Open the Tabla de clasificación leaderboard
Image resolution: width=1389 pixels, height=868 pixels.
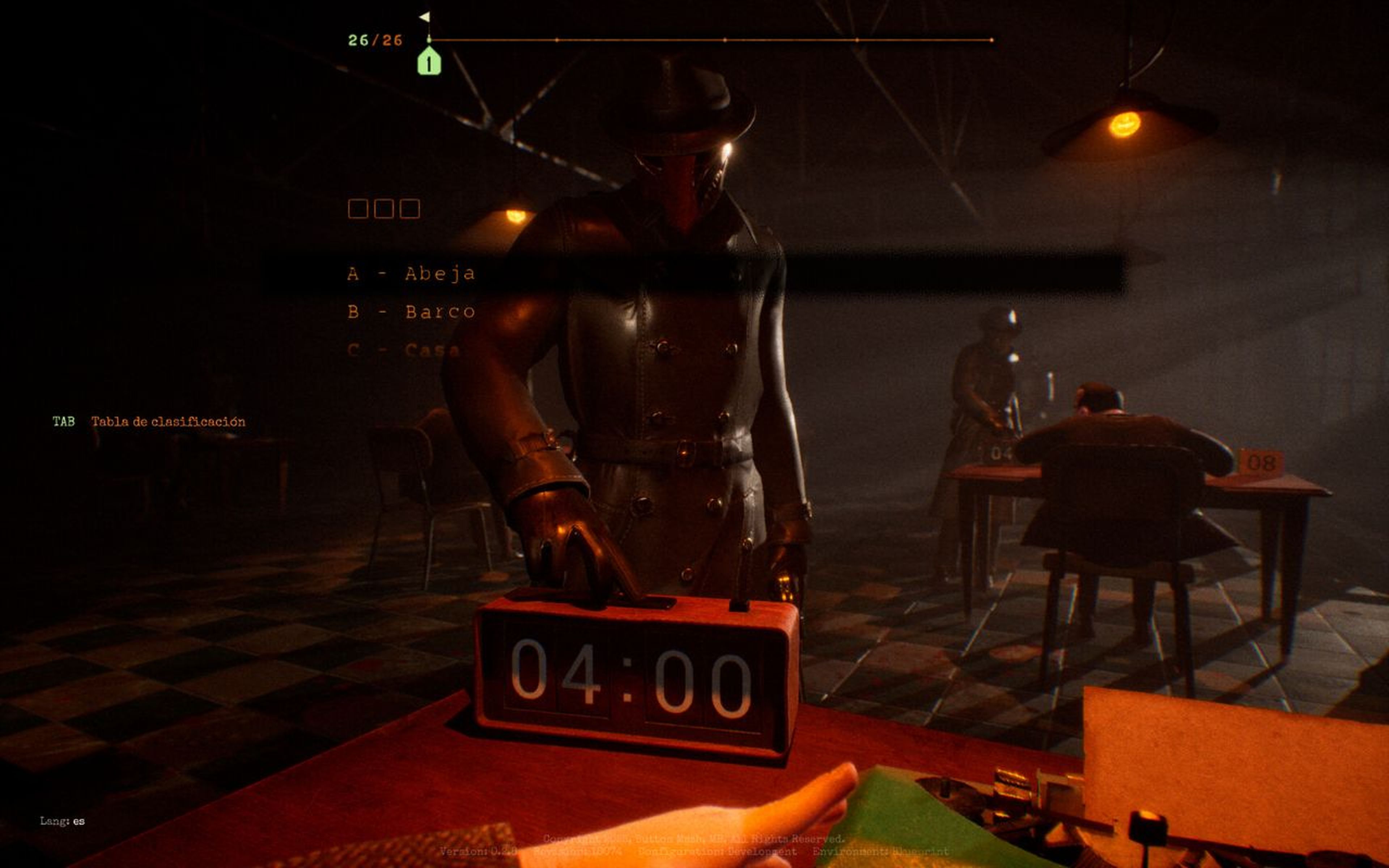point(168,421)
